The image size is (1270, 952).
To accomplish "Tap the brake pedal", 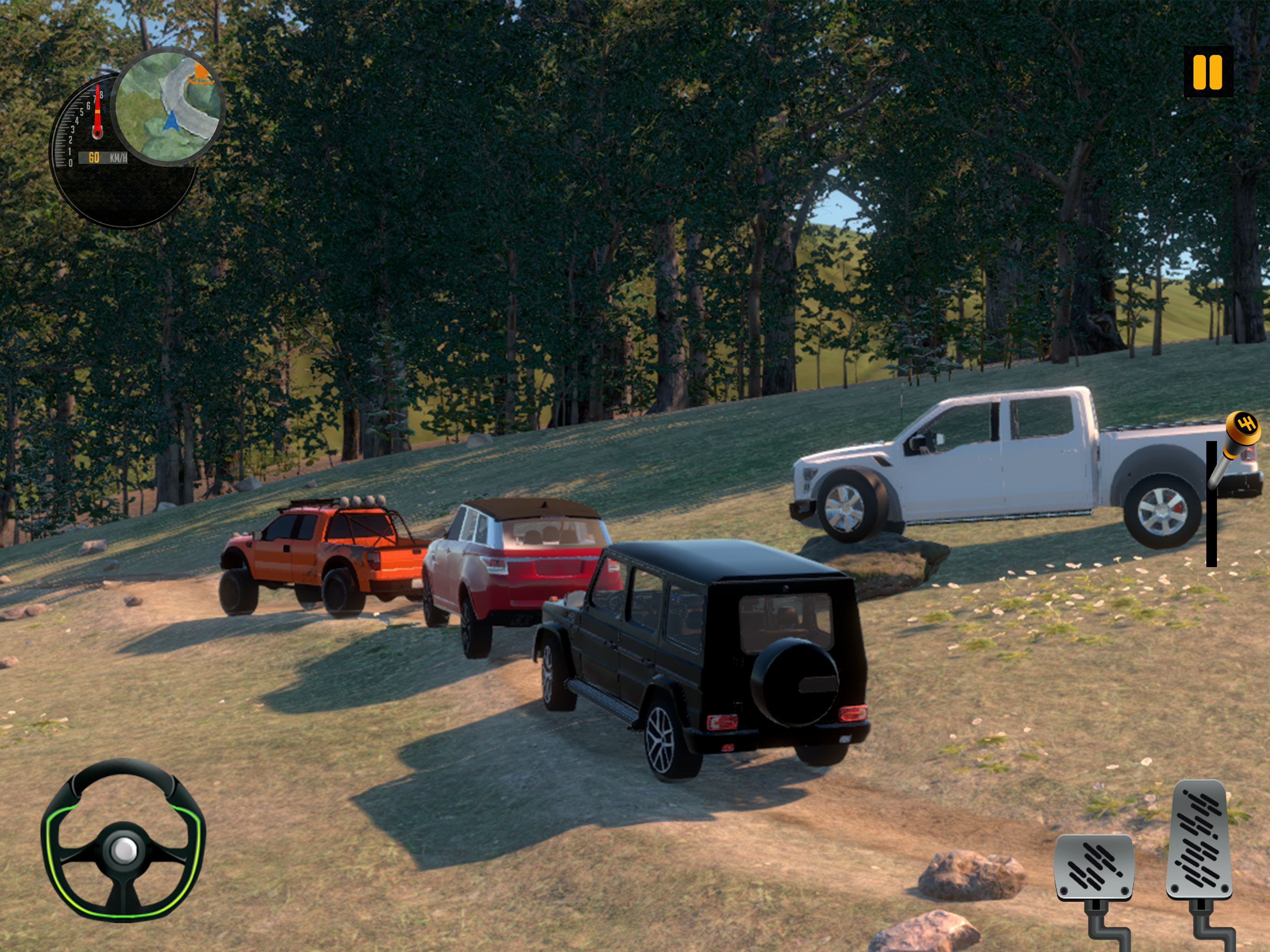I will click(x=1094, y=867).
